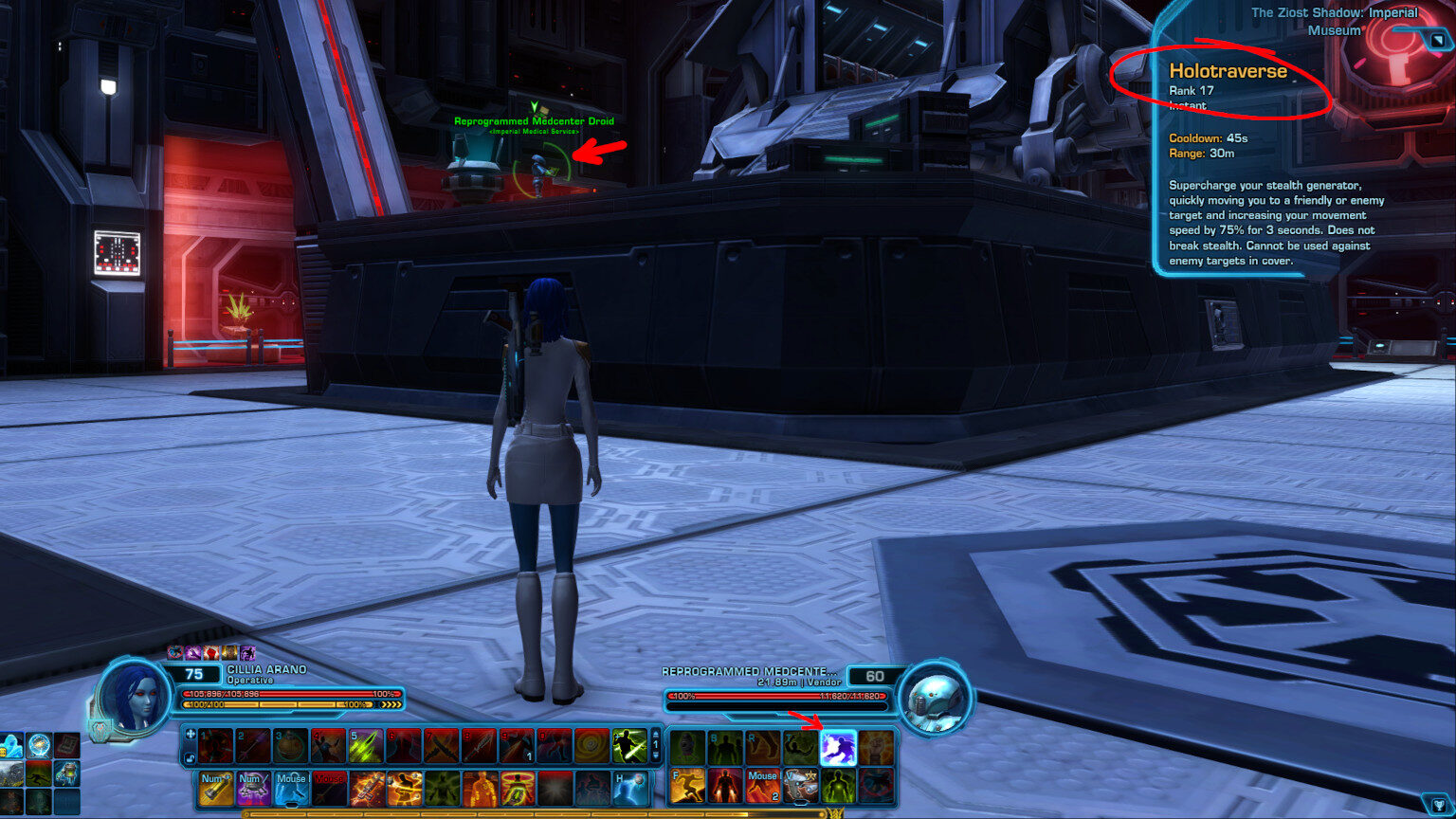Use the red jetpack figure ability
This screenshot has height=819, width=1456.
[x=725, y=787]
